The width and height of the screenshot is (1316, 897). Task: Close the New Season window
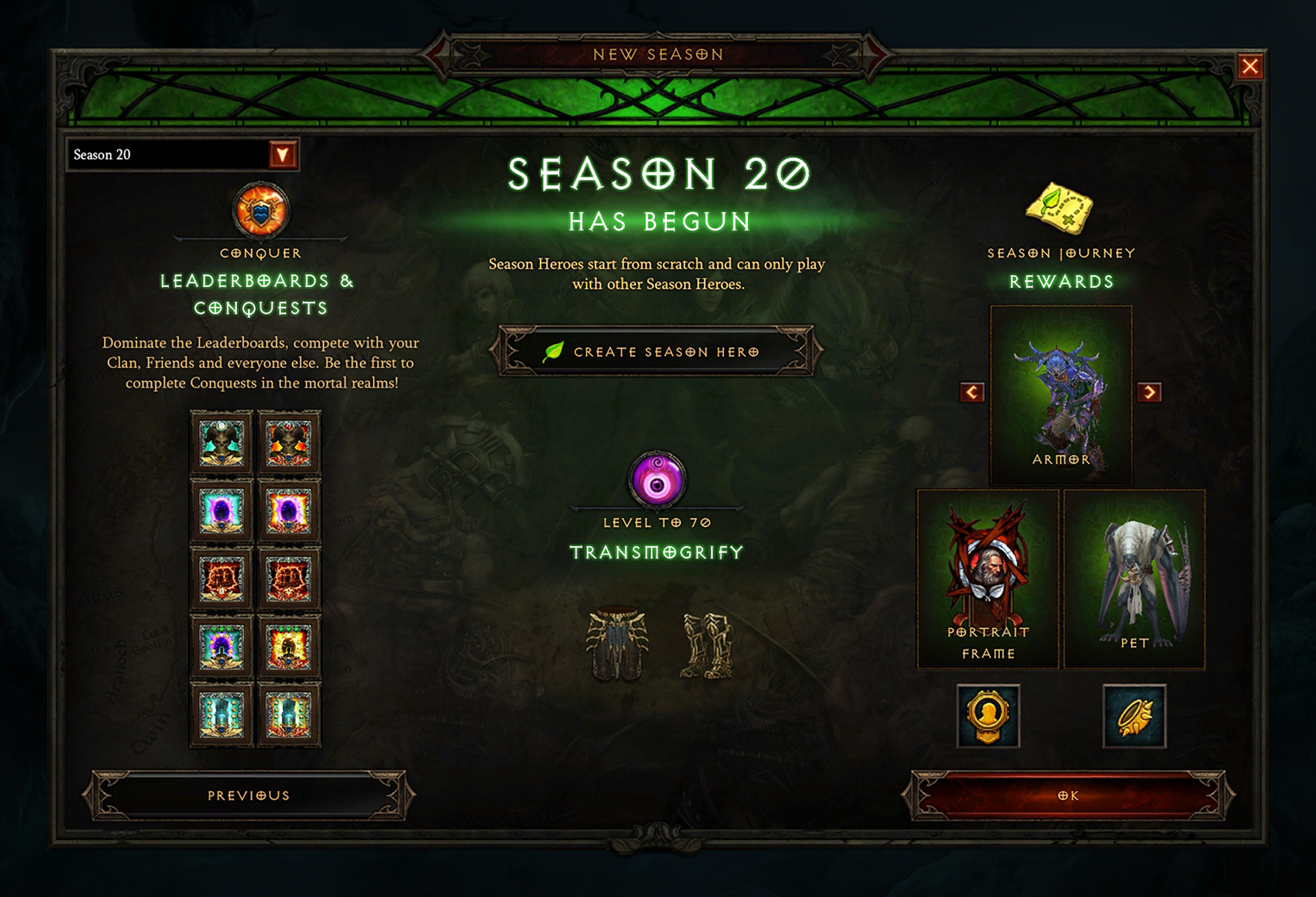coord(1250,66)
